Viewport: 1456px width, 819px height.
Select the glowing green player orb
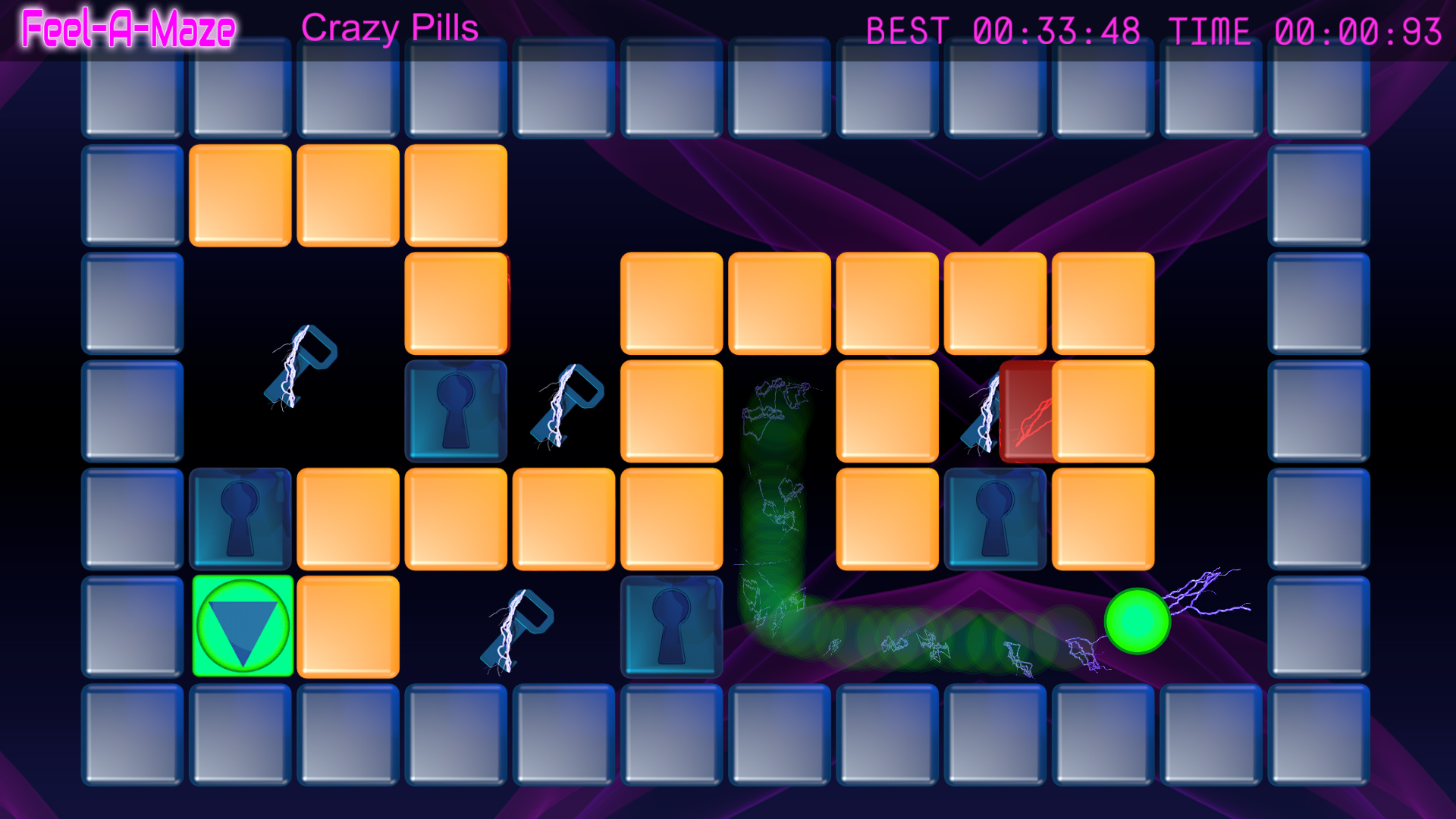1137,623
